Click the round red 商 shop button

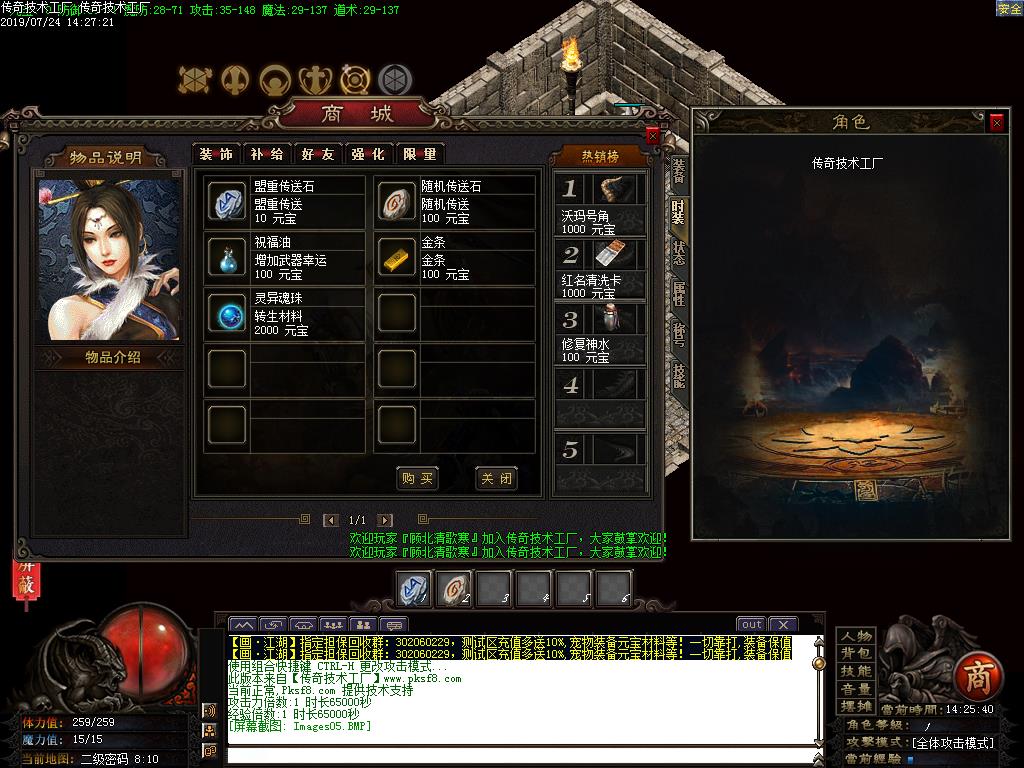point(976,678)
